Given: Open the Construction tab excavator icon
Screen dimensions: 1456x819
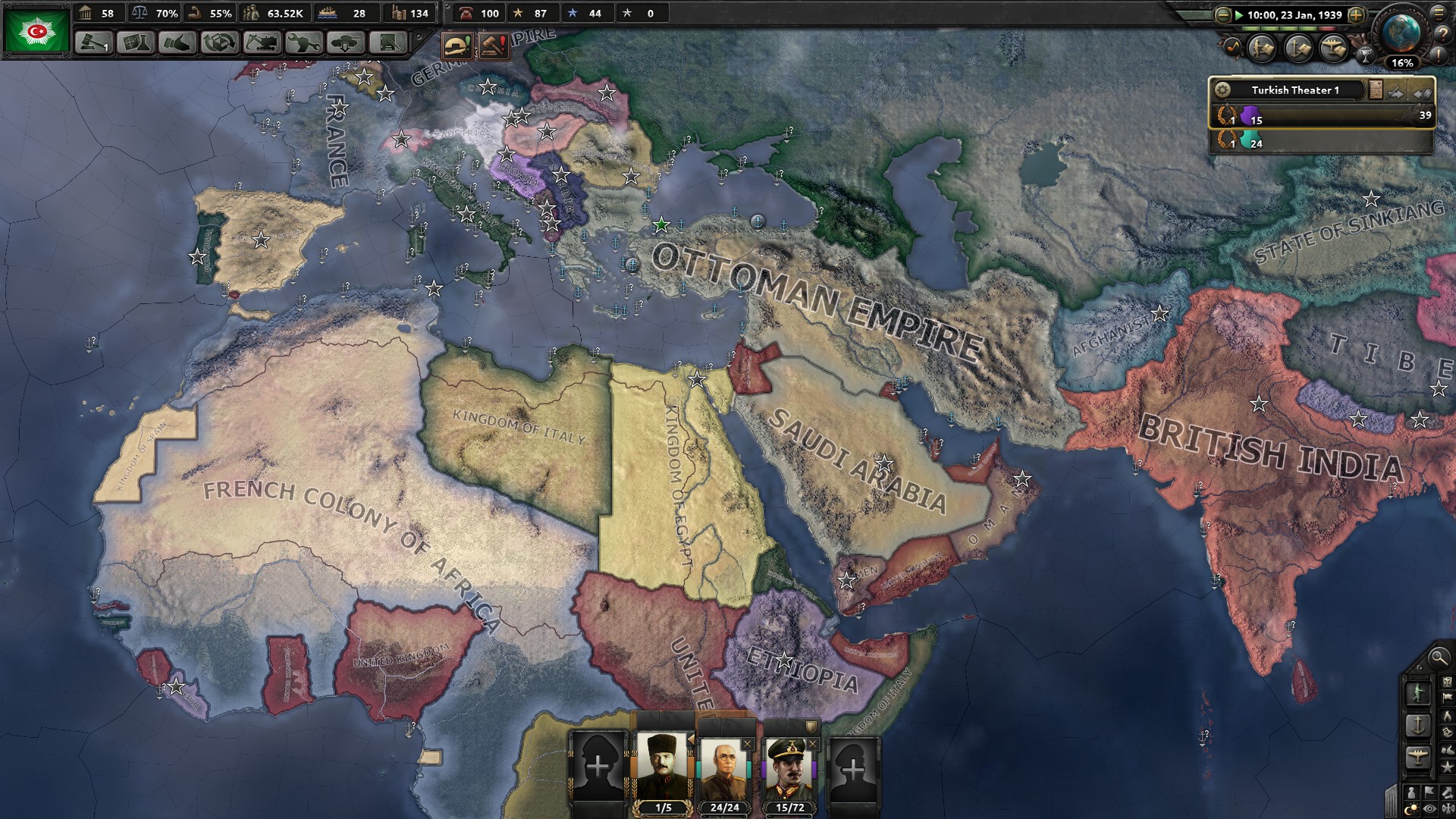Looking at the screenshot, I should click(263, 42).
